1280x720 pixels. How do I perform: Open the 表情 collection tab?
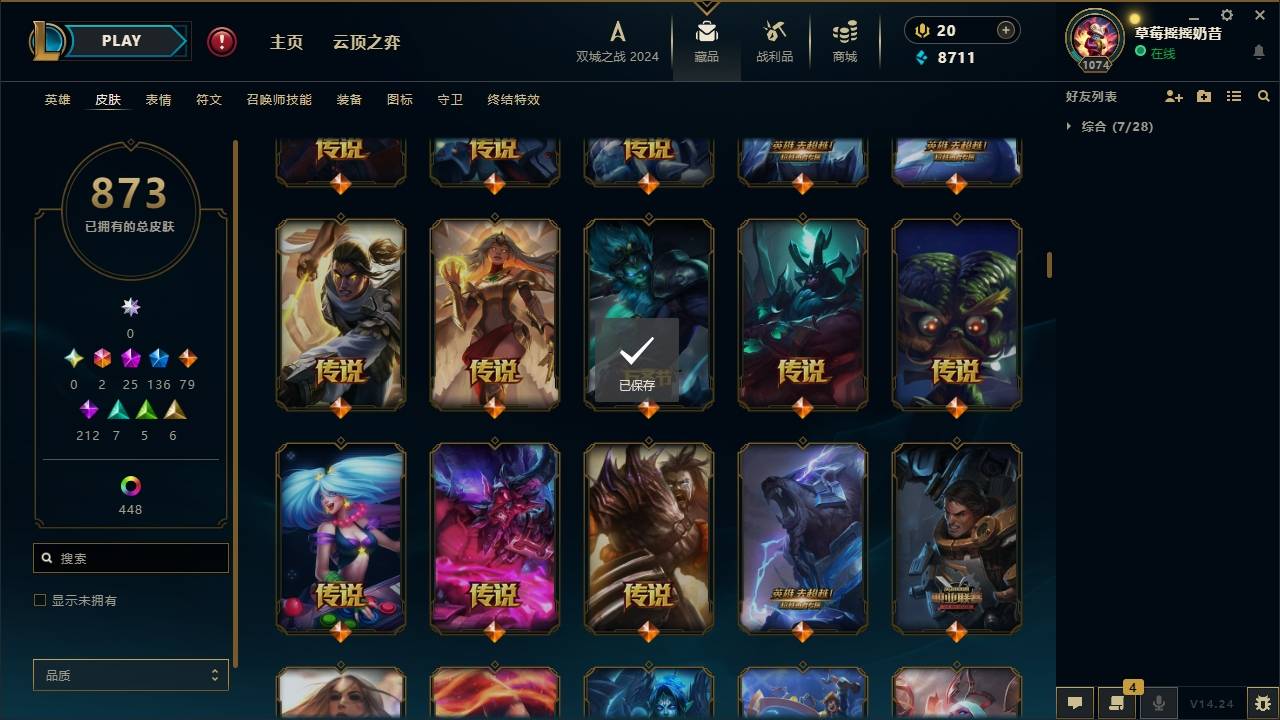158,99
